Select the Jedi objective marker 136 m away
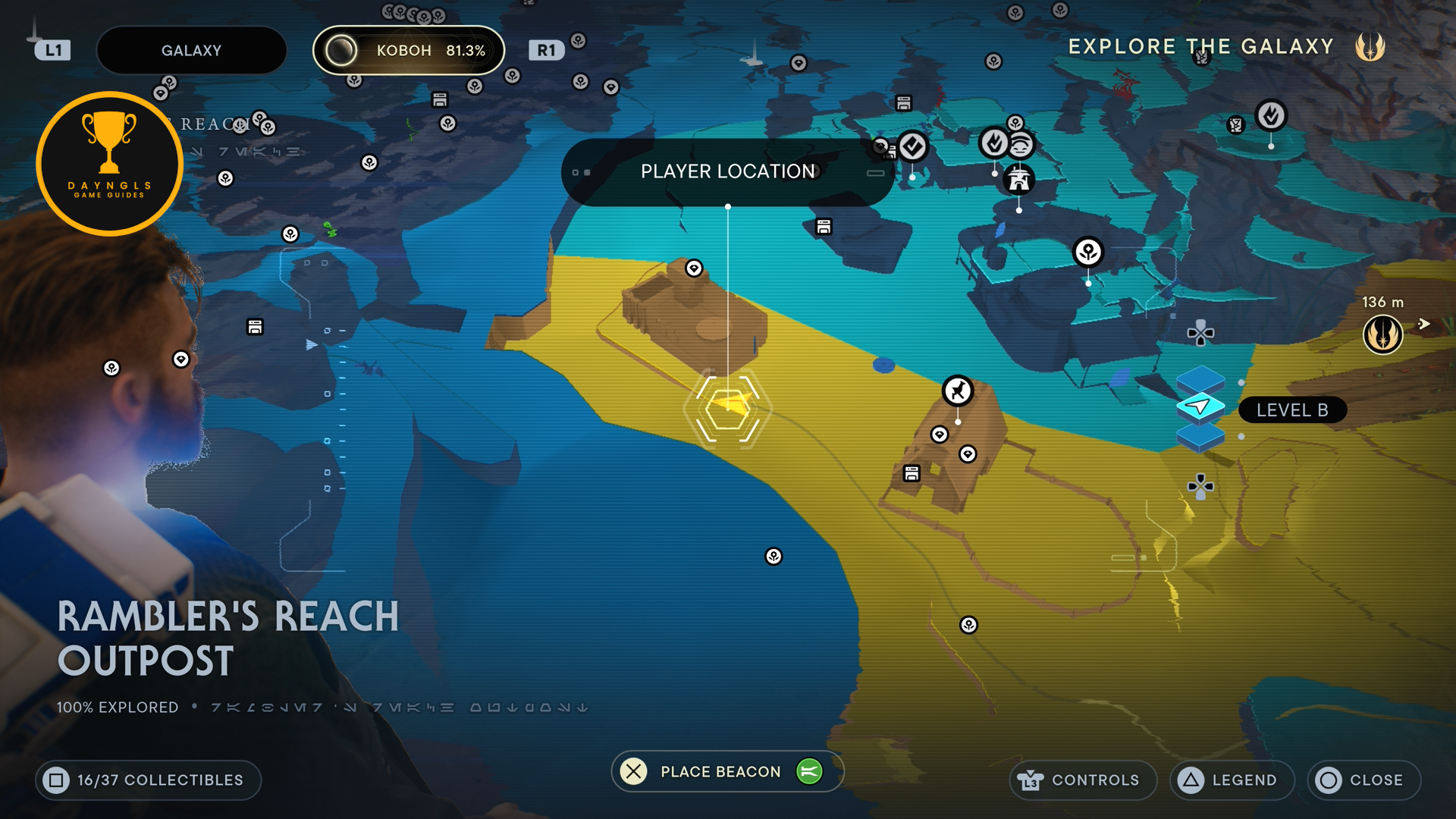Image resolution: width=1456 pixels, height=819 pixels. [1382, 334]
